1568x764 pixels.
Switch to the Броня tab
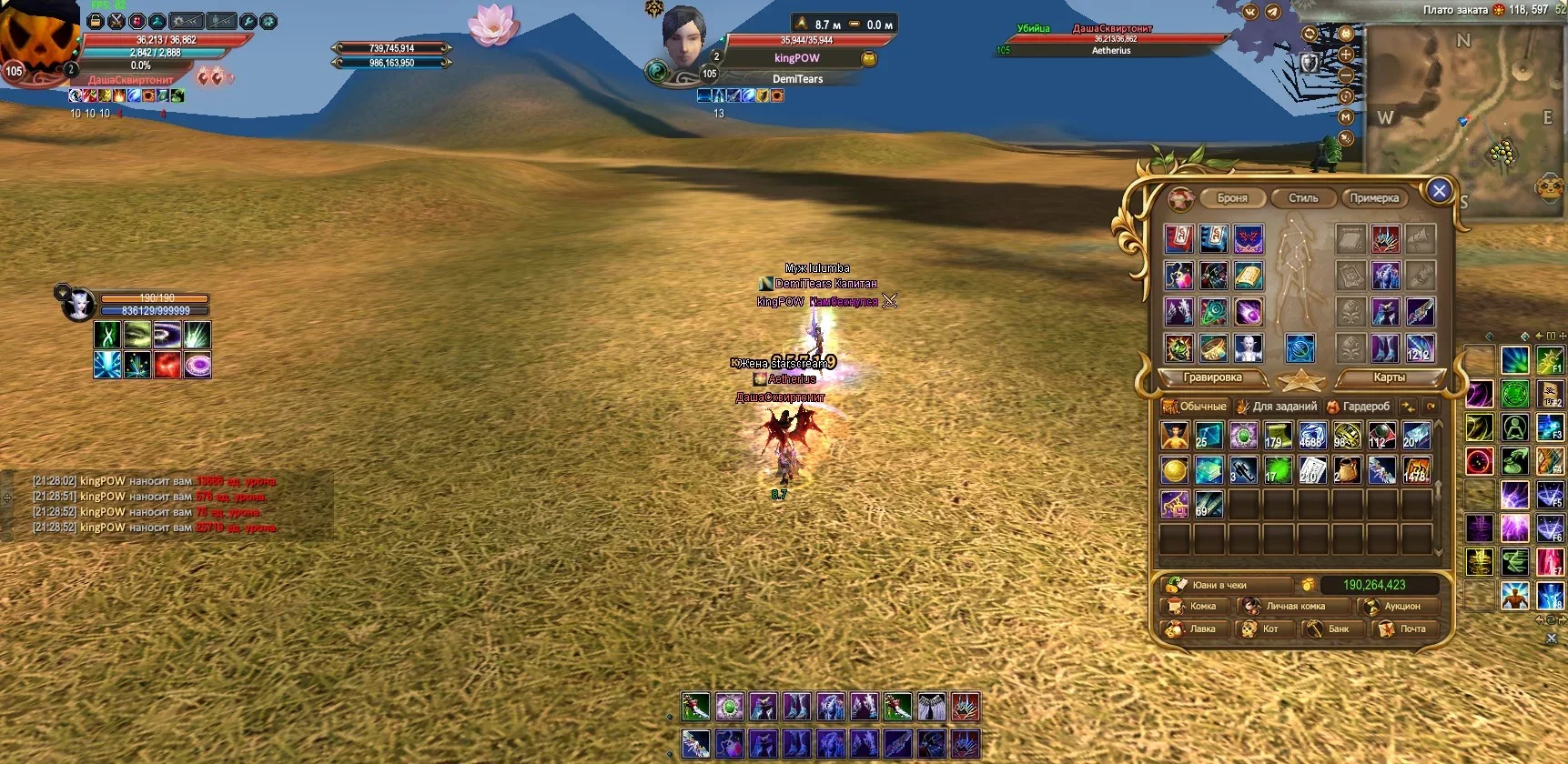1232,198
